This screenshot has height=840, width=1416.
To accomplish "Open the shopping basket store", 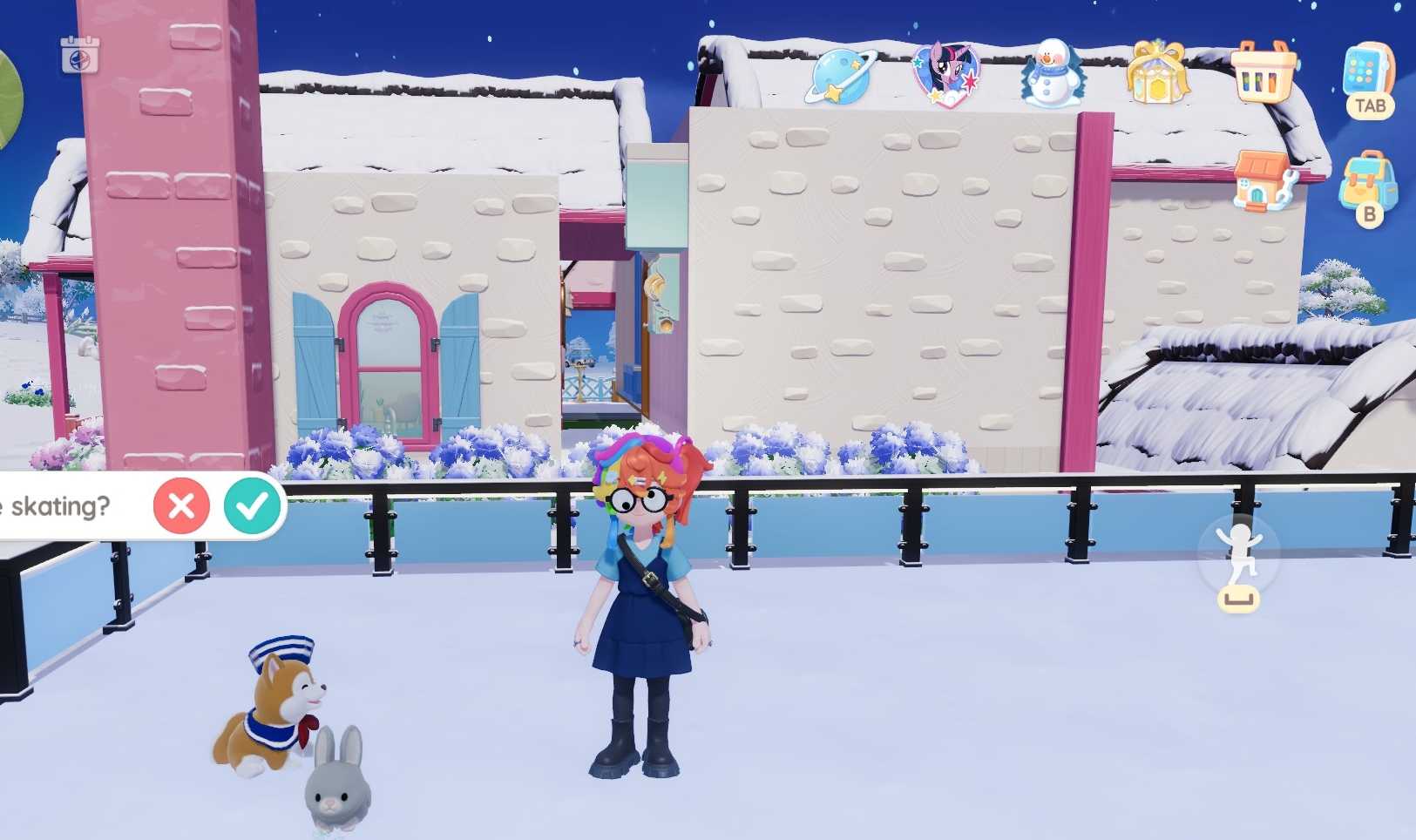I will pos(1263,73).
